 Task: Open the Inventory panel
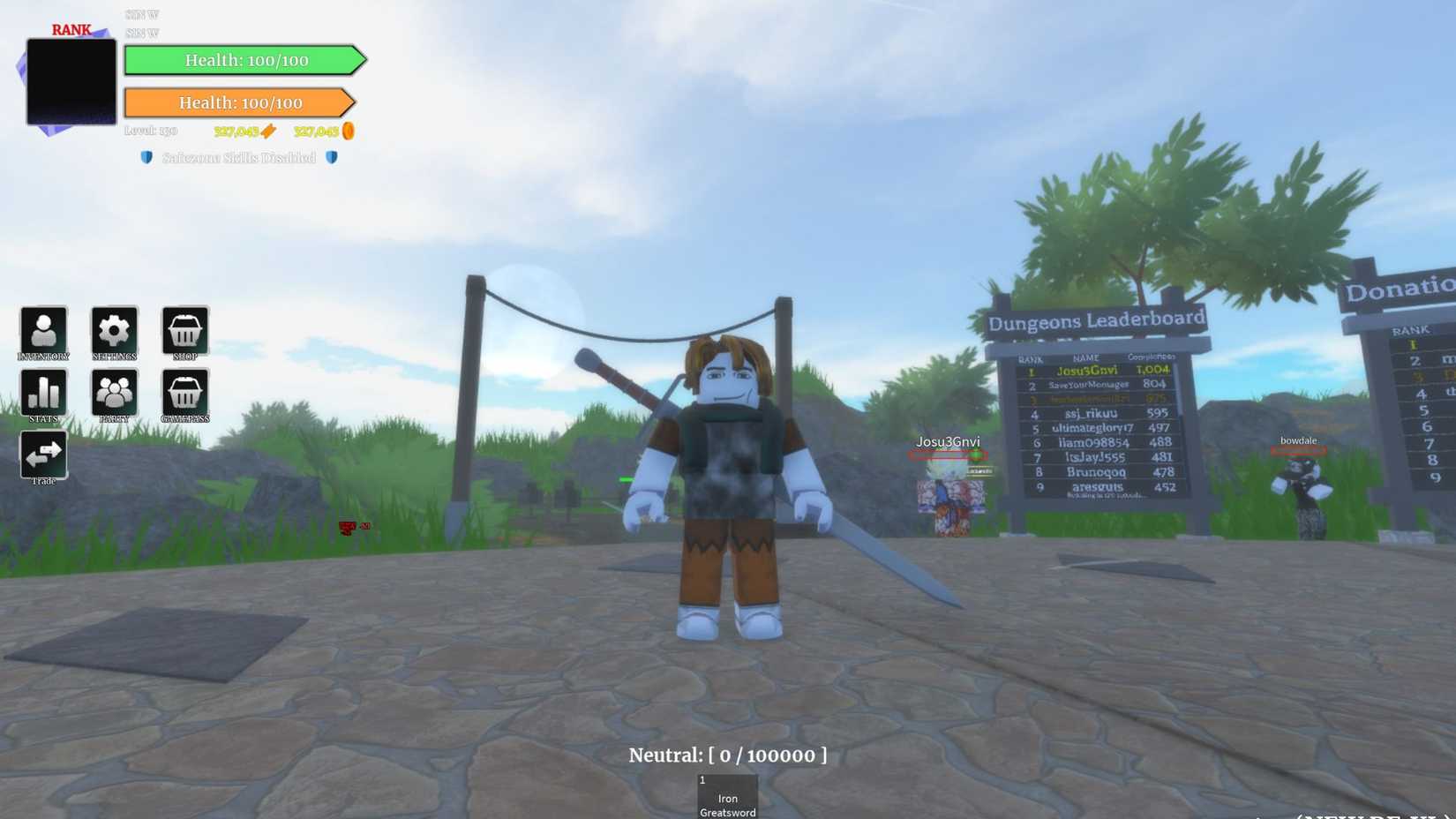click(x=43, y=330)
